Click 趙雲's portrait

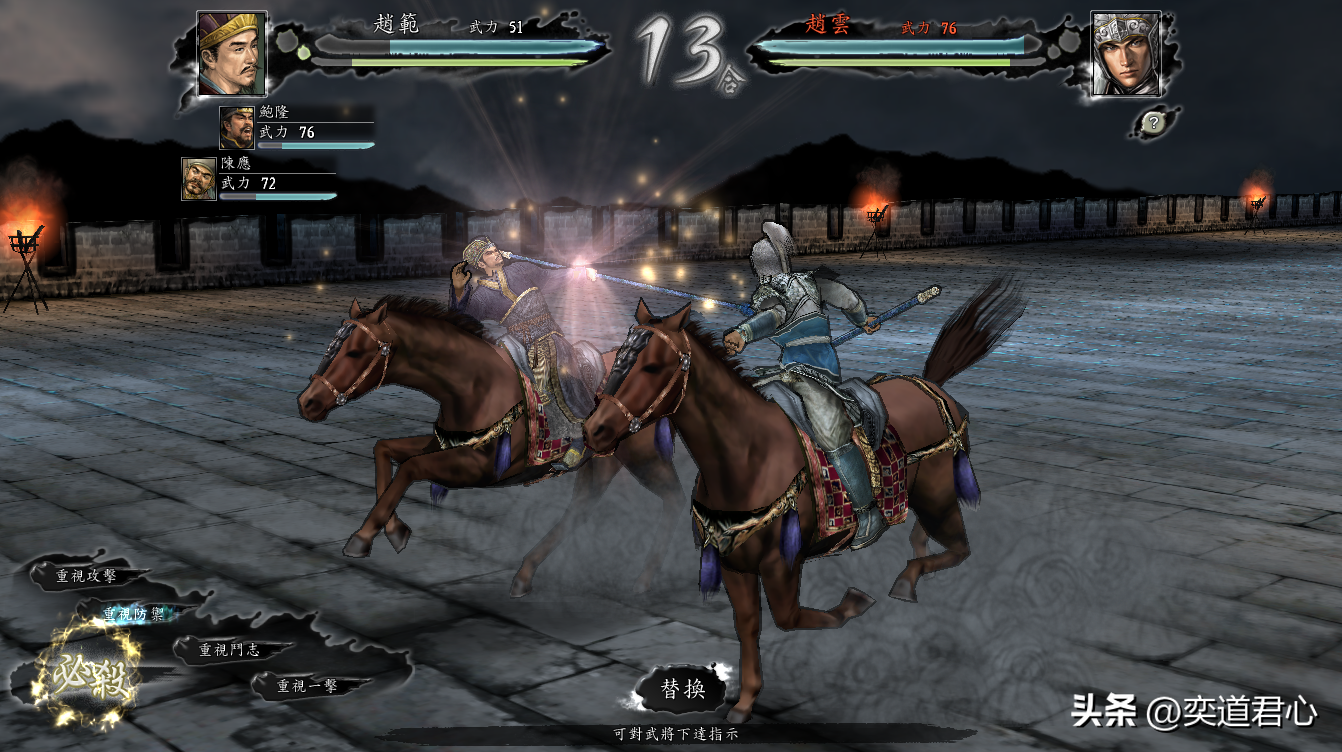(x=1125, y=54)
